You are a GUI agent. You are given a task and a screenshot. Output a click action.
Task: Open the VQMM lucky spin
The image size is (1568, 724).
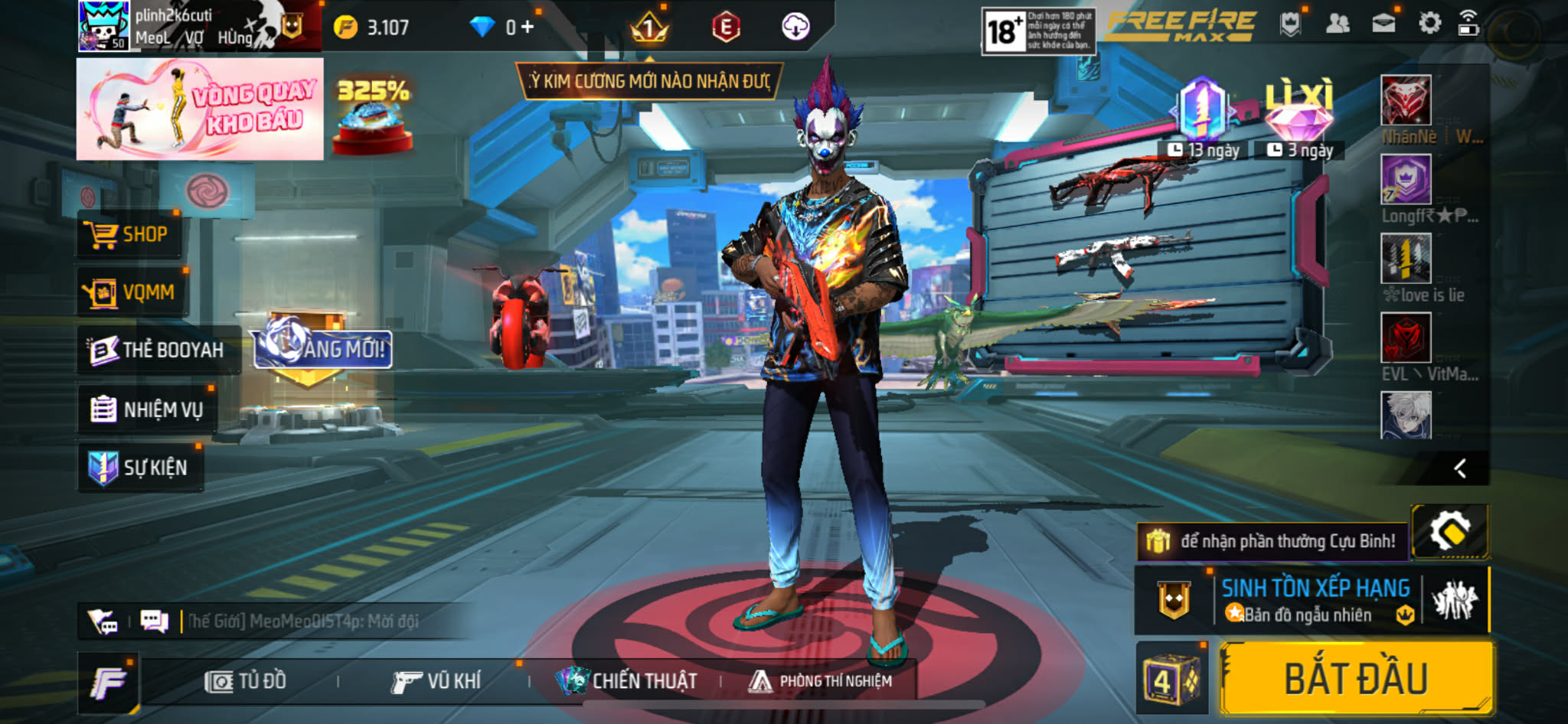[x=131, y=292]
